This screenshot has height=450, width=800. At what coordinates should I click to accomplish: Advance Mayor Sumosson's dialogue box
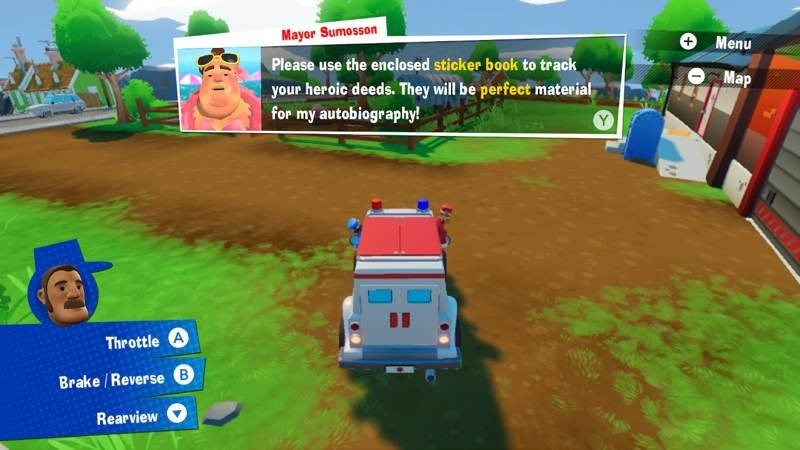603,120
